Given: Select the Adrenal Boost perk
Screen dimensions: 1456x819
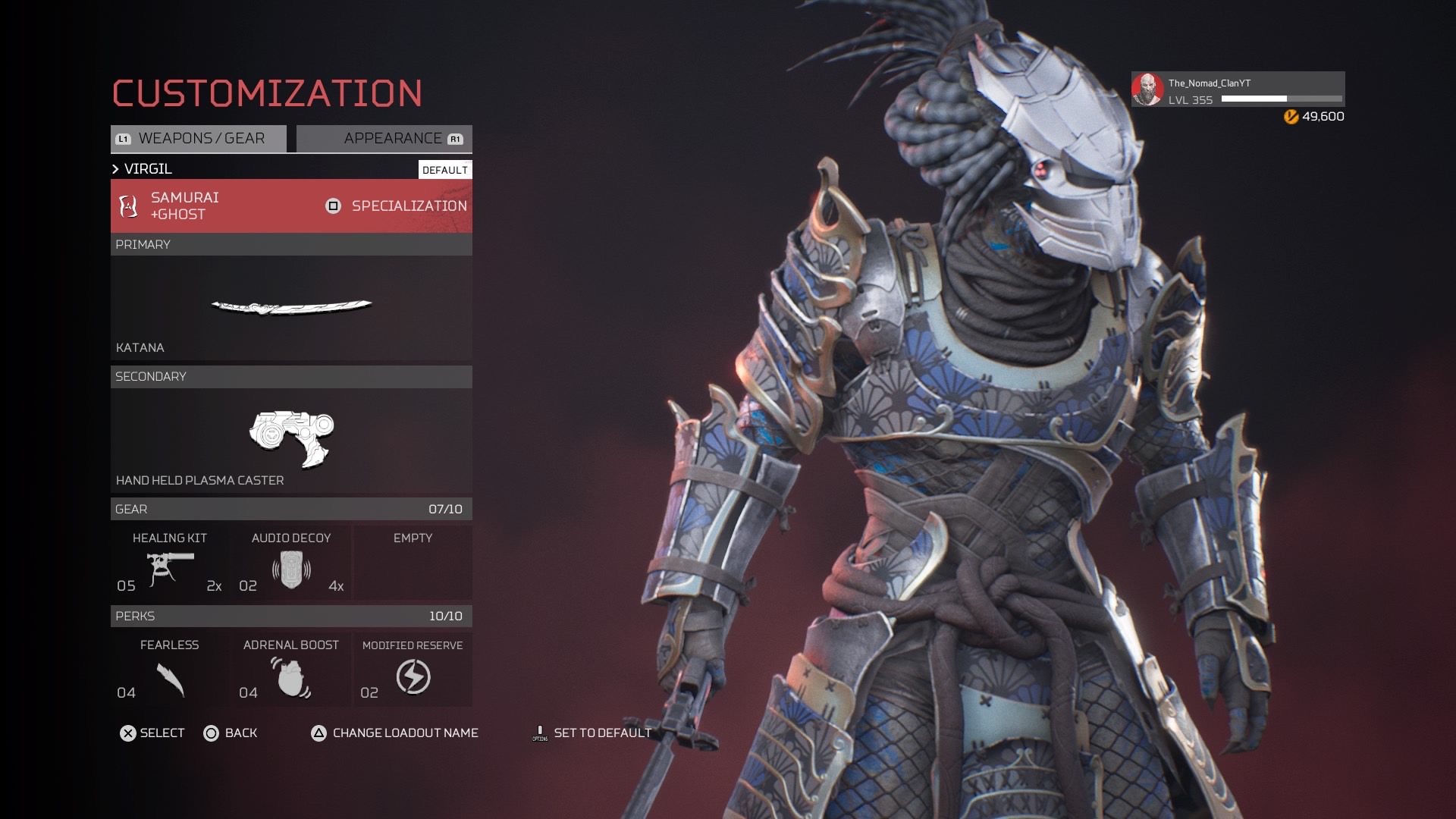Looking at the screenshot, I should coord(291,670).
